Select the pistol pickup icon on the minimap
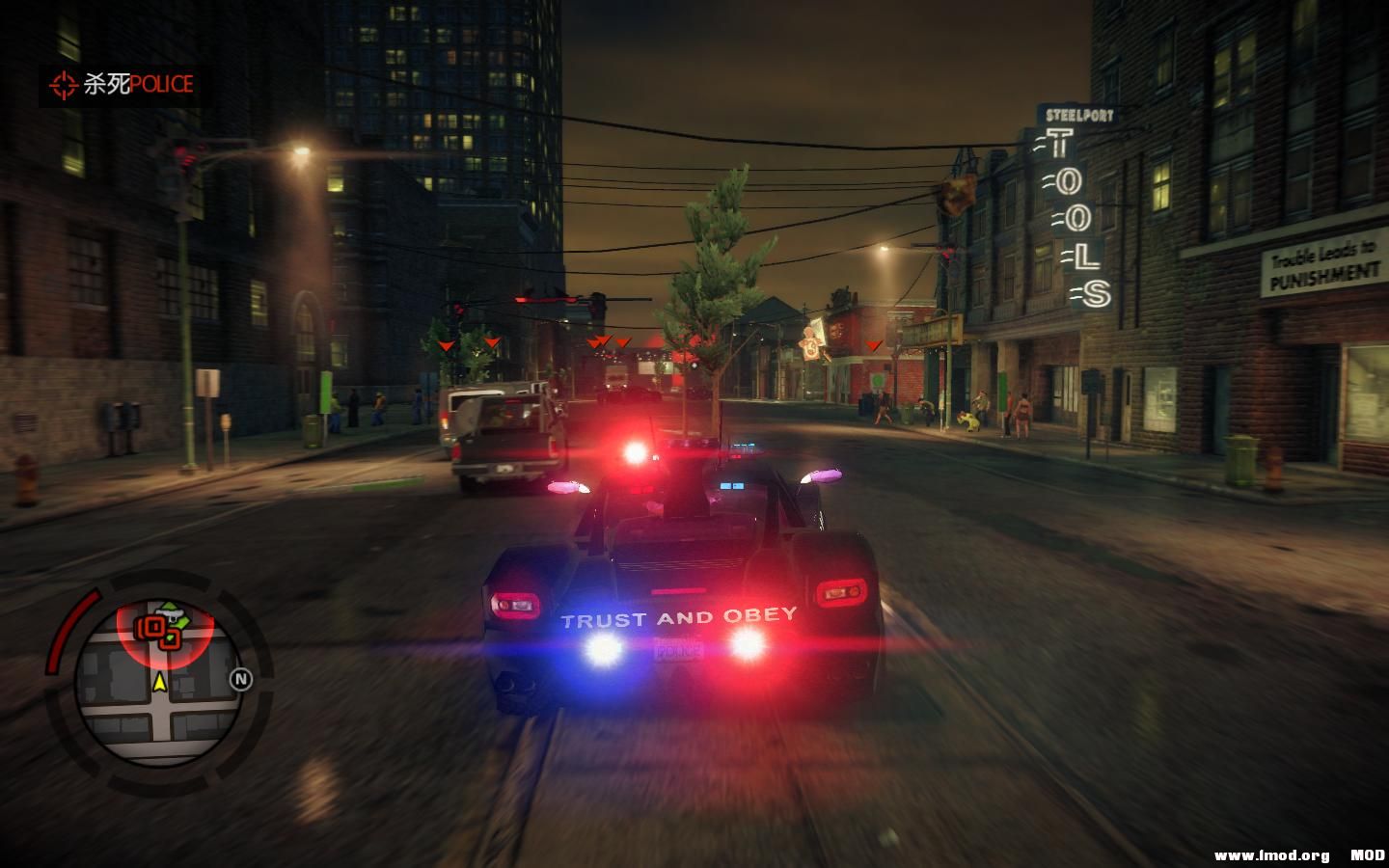Image resolution: width=1389 pixels, height=868 pixels. coord(170,614)
